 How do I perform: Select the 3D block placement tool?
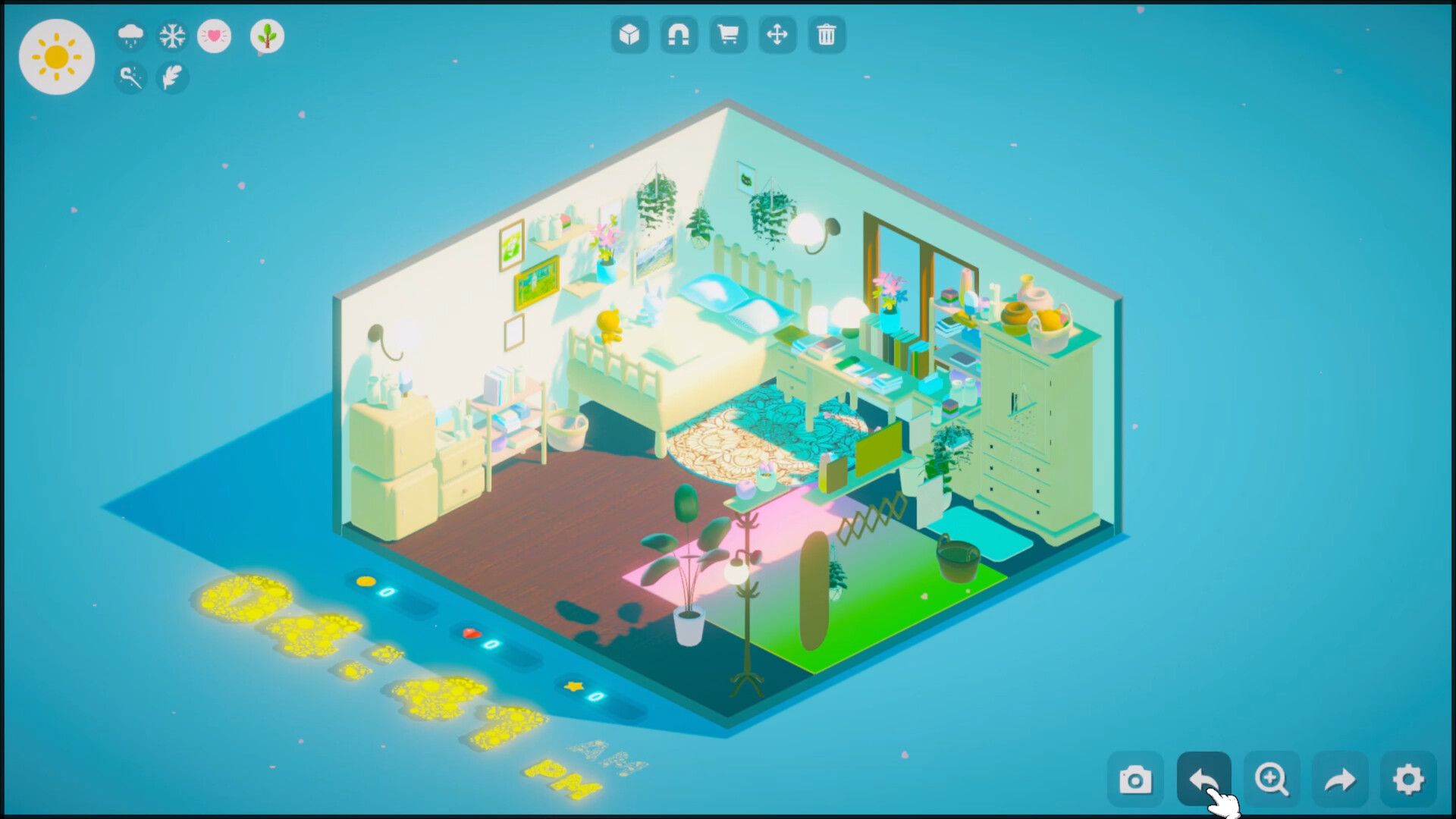[x=630, y=35]
